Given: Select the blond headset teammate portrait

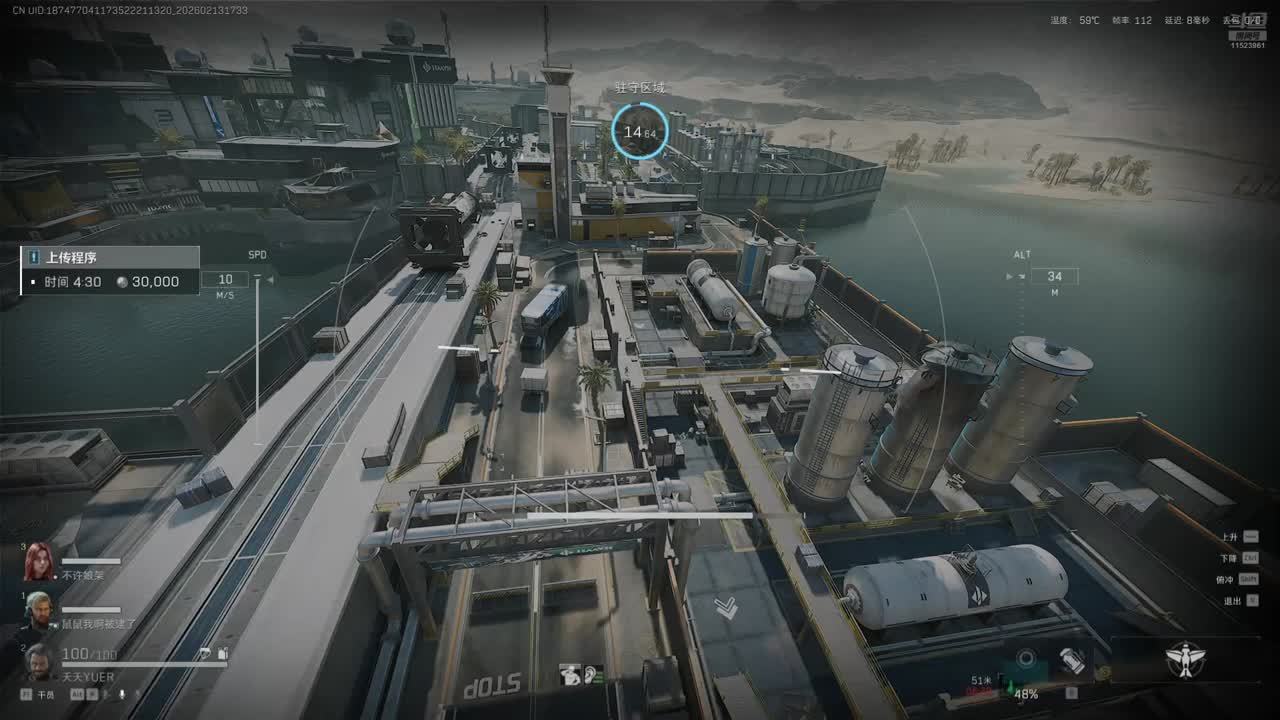Looking at the screenshot, I should (x=38, y=608).
